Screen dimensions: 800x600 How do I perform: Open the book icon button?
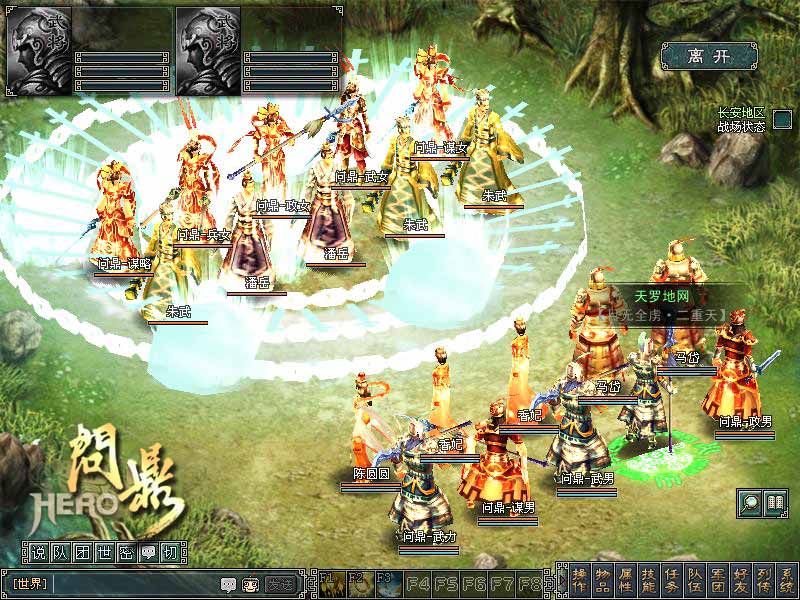click(x=774, y=503)
